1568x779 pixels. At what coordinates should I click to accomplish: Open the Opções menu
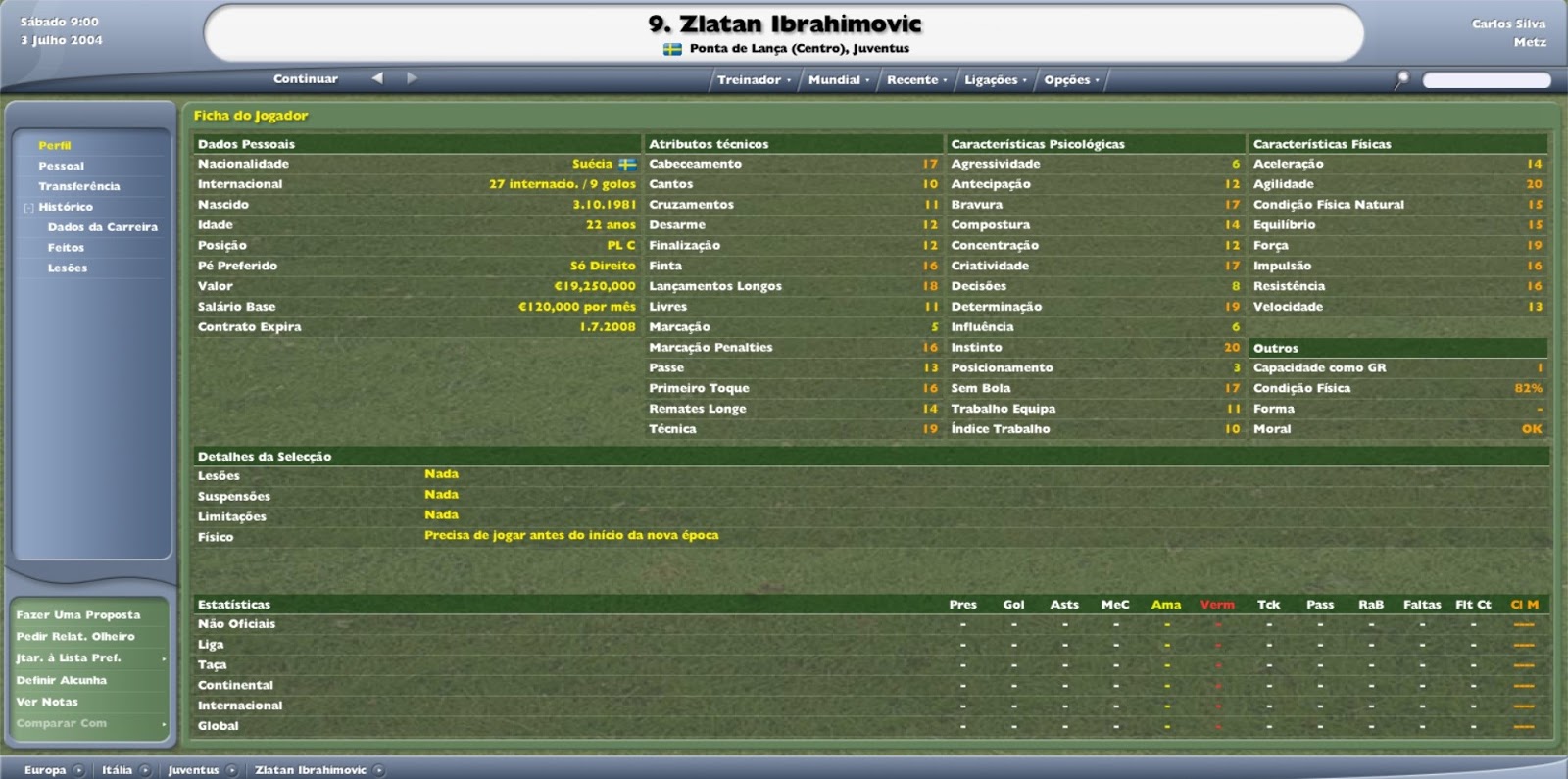tap(1068, 80)
